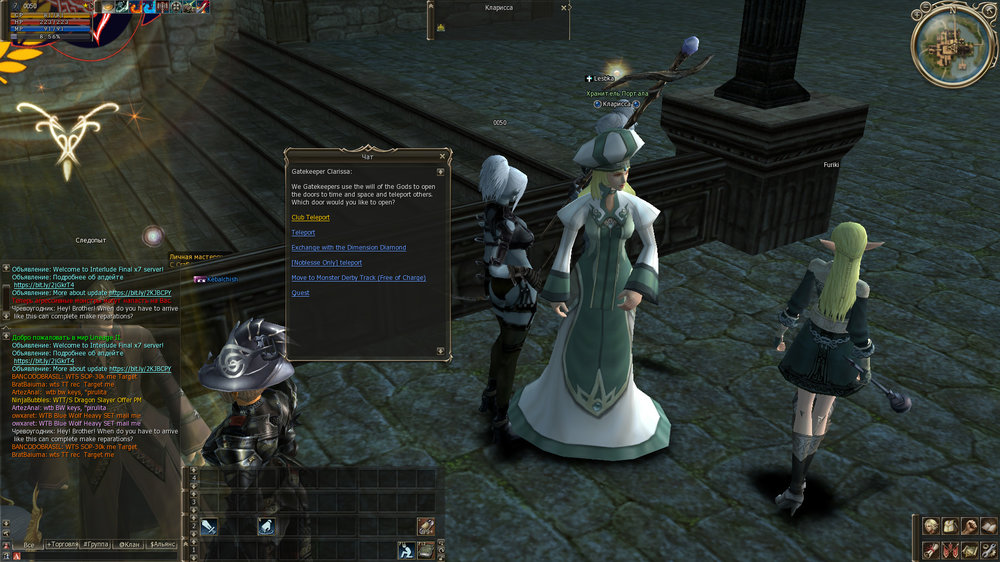
Task: Choose the Club Teleport option
Action: coord(310,217)
